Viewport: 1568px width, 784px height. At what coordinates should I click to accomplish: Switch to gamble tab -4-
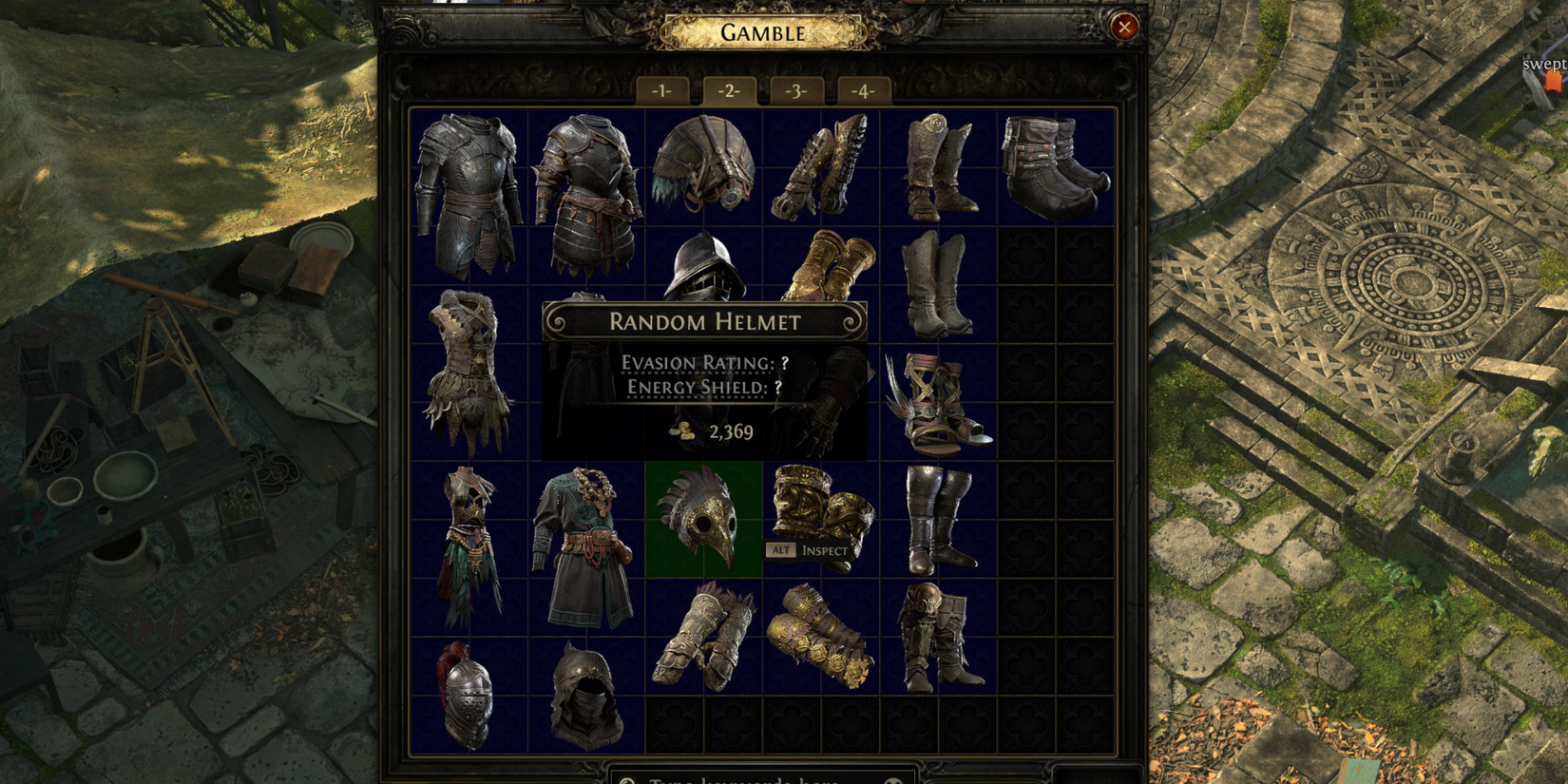(863, 90)
